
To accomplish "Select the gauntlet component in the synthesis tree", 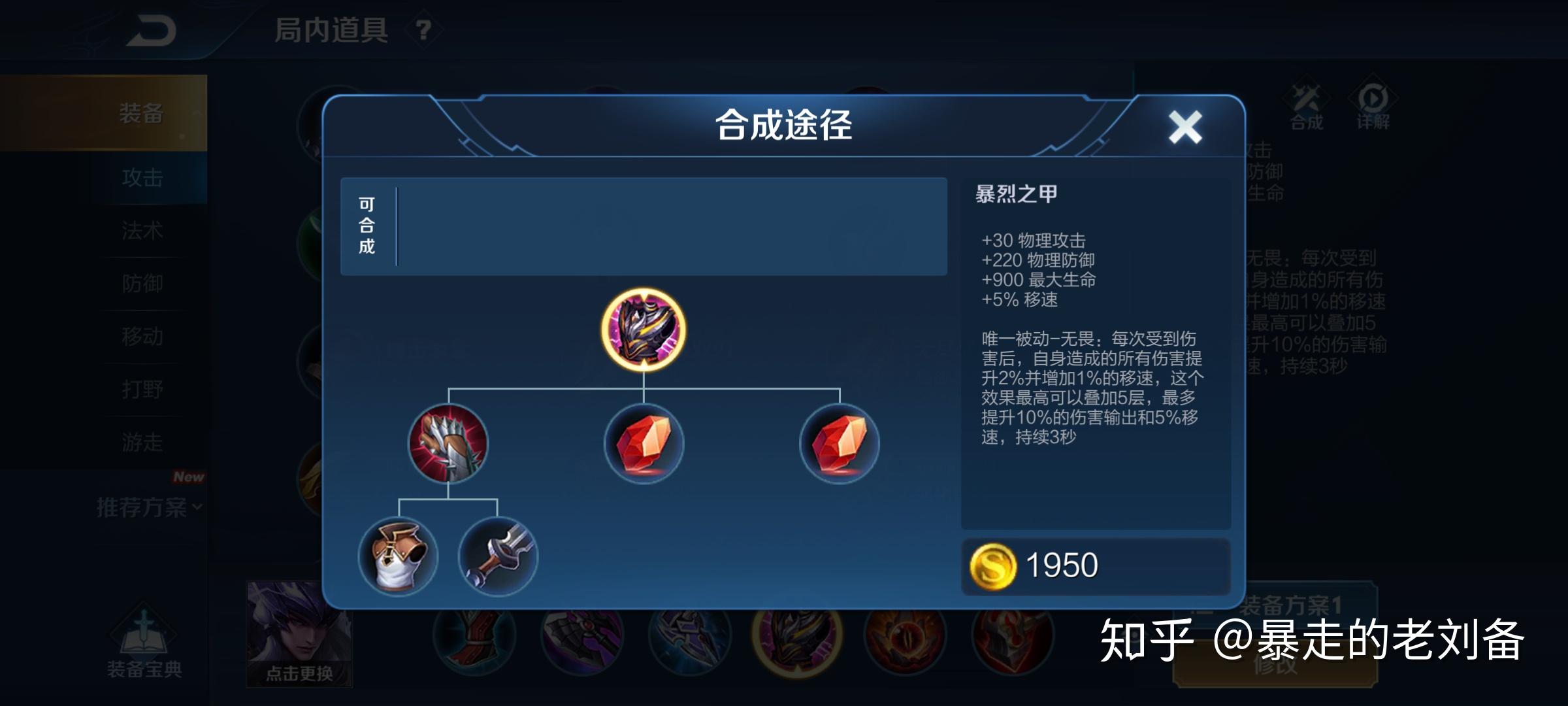I will [448, 445].
